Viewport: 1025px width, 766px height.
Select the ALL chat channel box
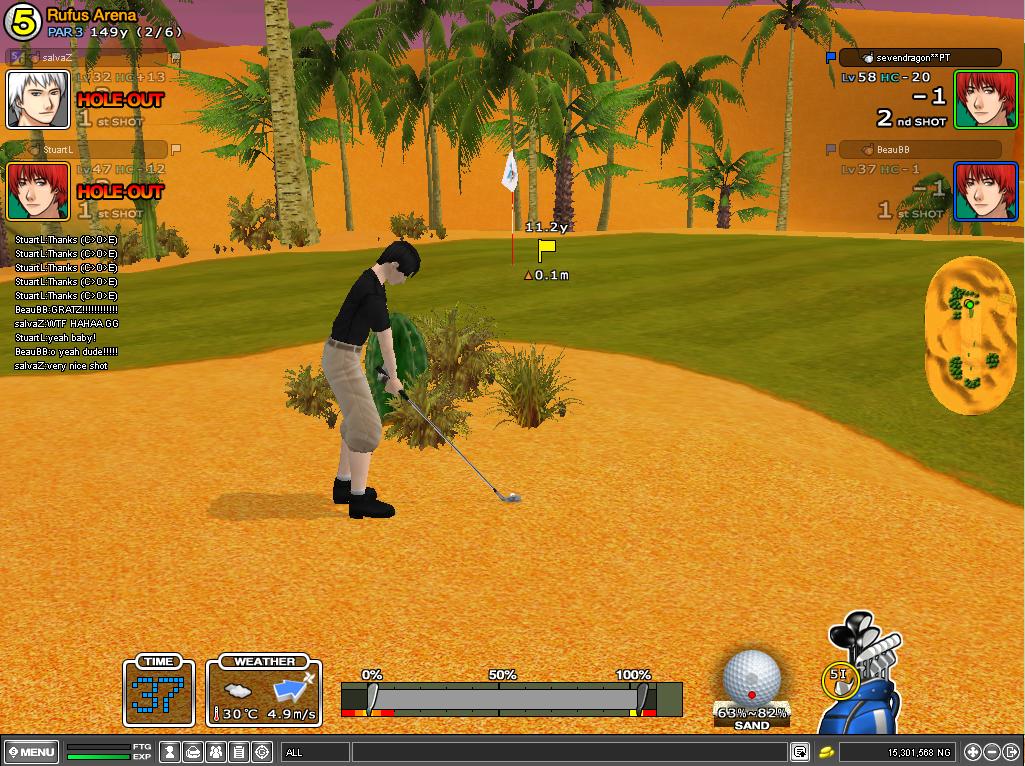point(314,752)
